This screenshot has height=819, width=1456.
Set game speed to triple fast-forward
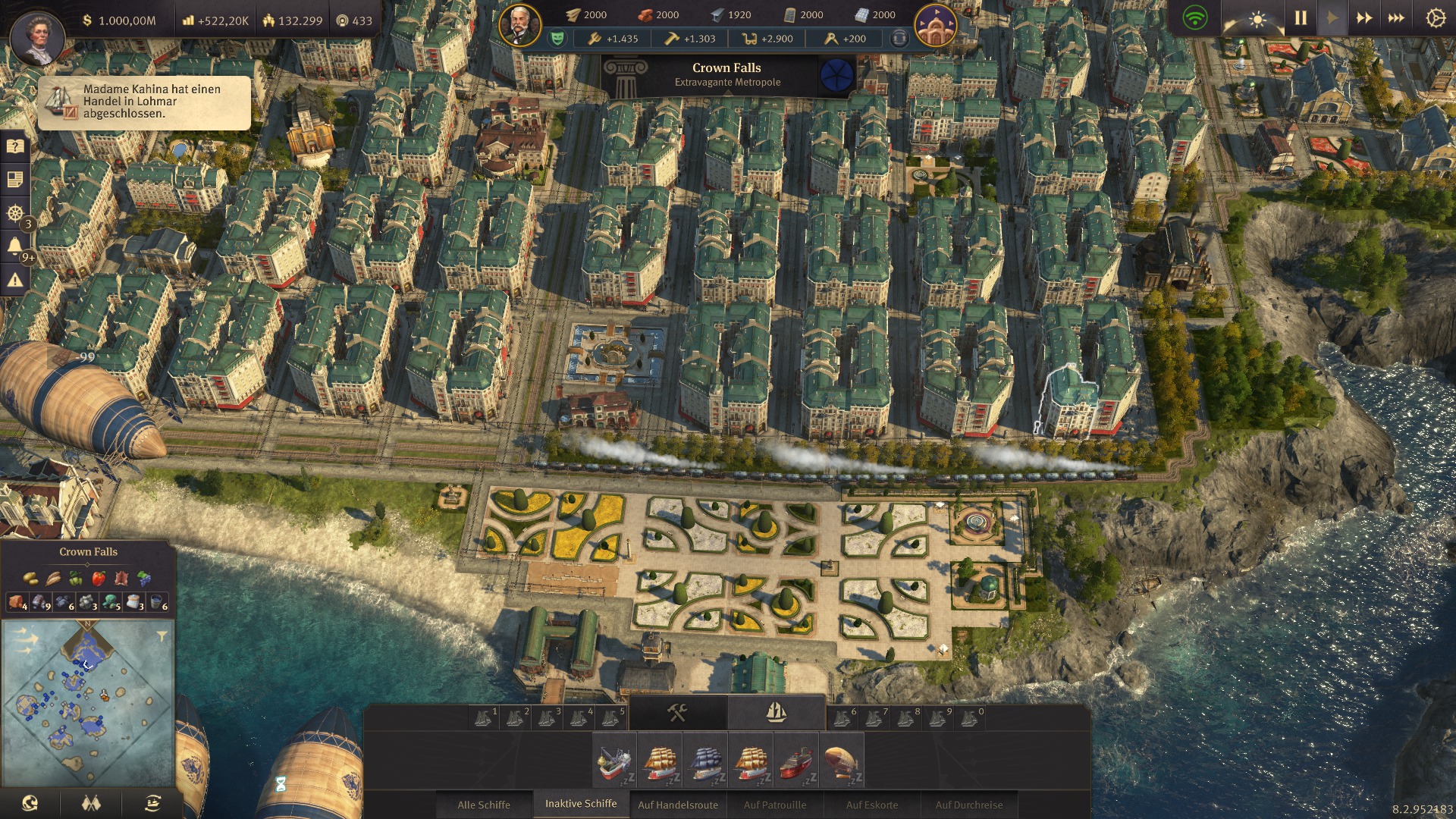point(1396,17)
